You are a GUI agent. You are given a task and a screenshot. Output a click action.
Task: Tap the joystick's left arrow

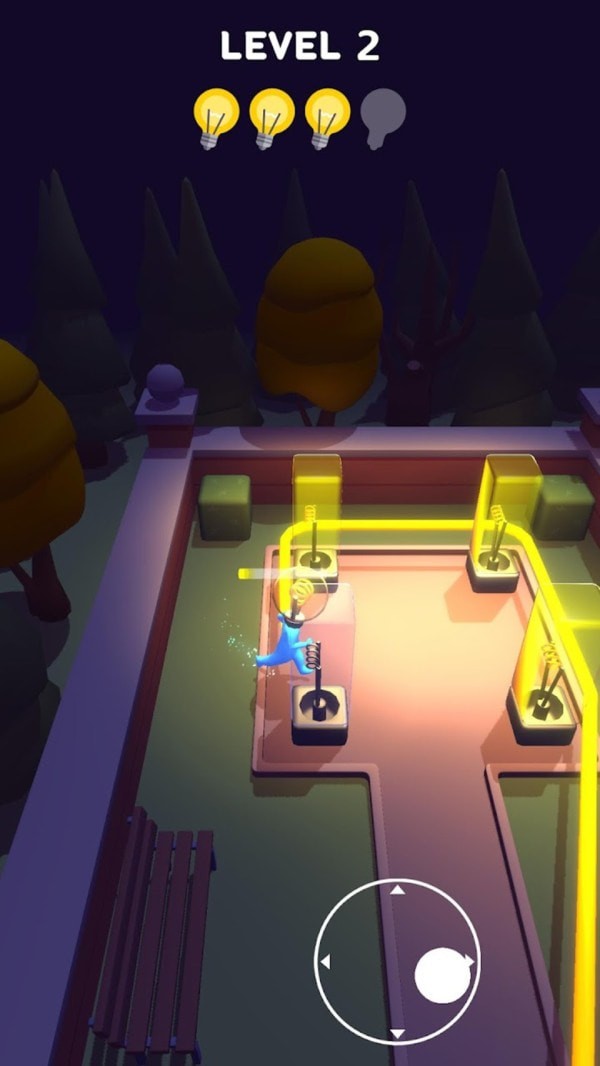(x=324, y=962)
